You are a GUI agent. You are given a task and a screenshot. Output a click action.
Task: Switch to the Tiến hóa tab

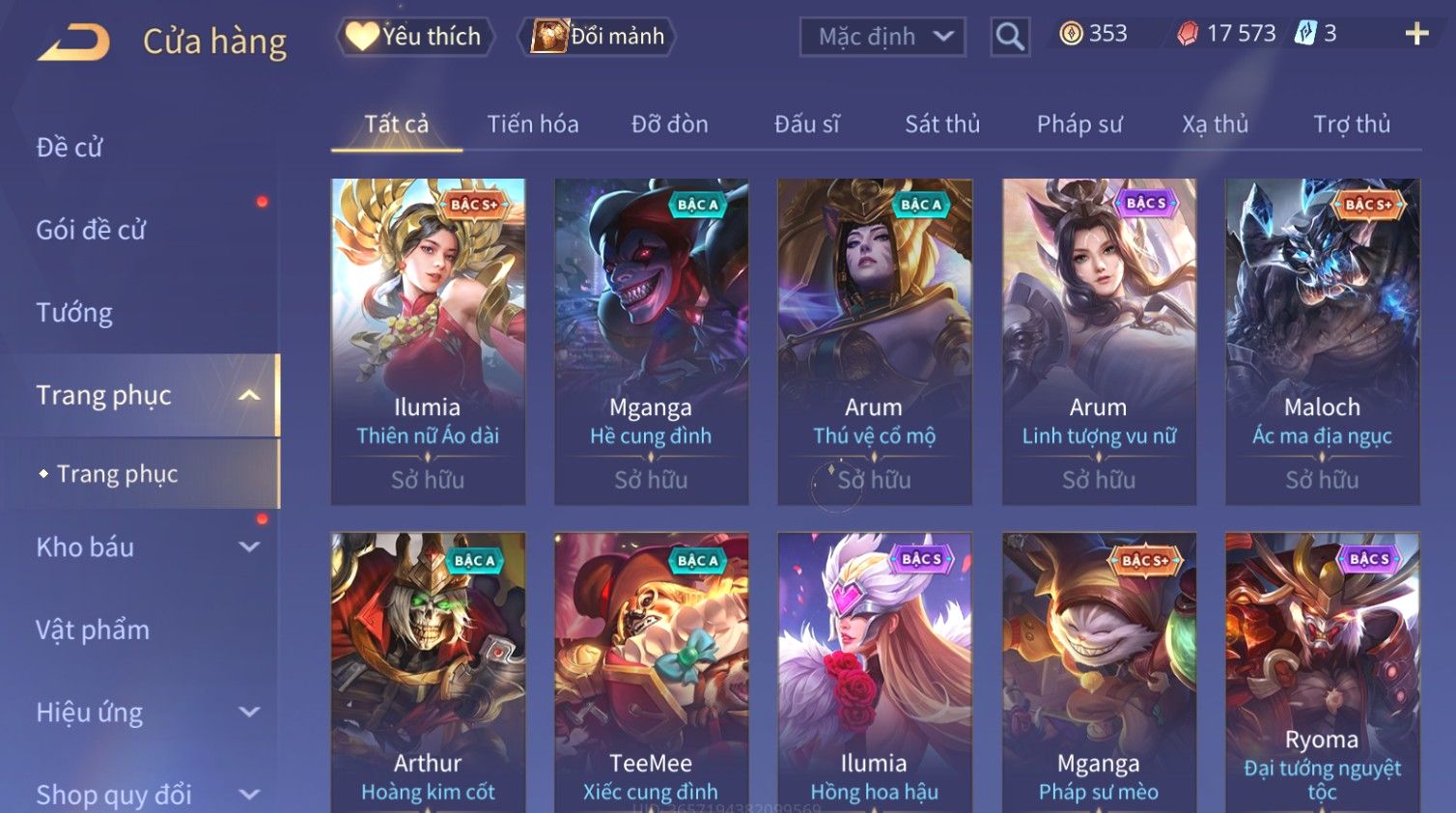(533, 125)
